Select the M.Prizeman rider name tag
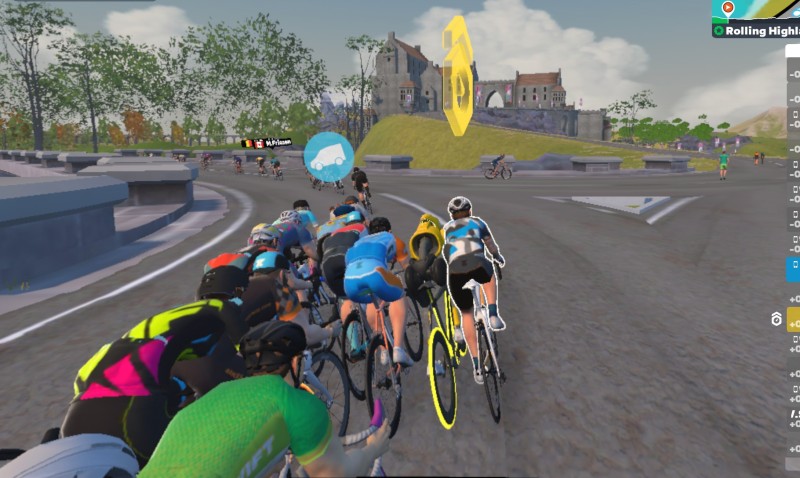This screenshot has height=478, width=800. 268,143
